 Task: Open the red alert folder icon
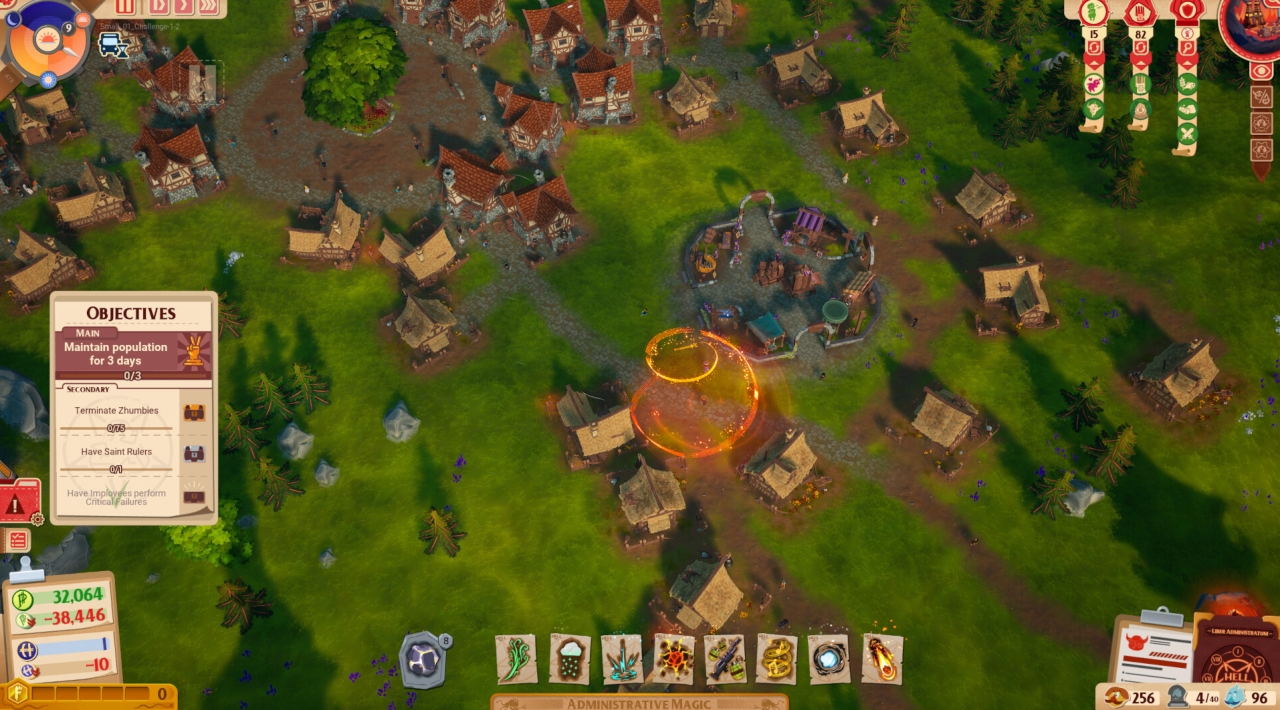[x=18, y=502]
